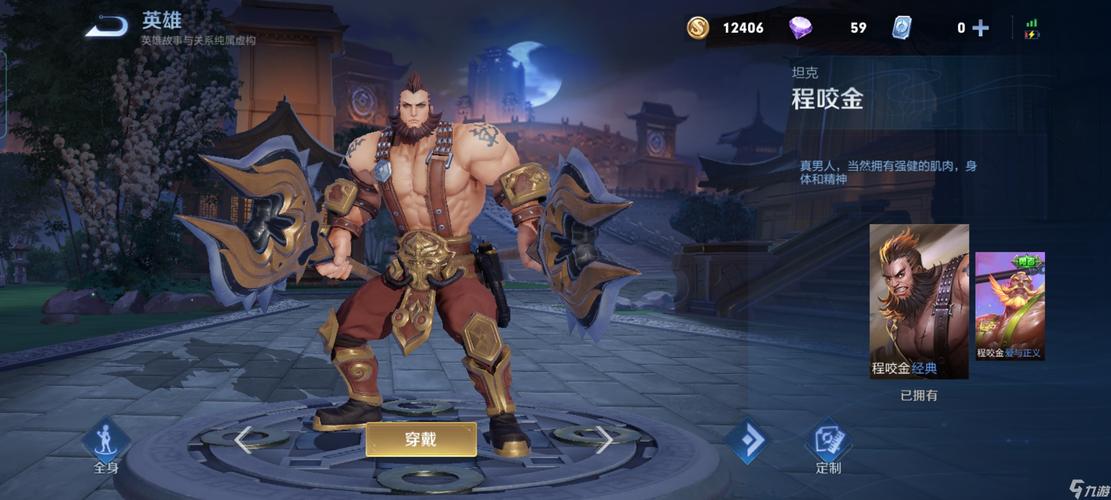Tap the gold coin currency icon
This screenshot has width=1111, height=500.
698,28
